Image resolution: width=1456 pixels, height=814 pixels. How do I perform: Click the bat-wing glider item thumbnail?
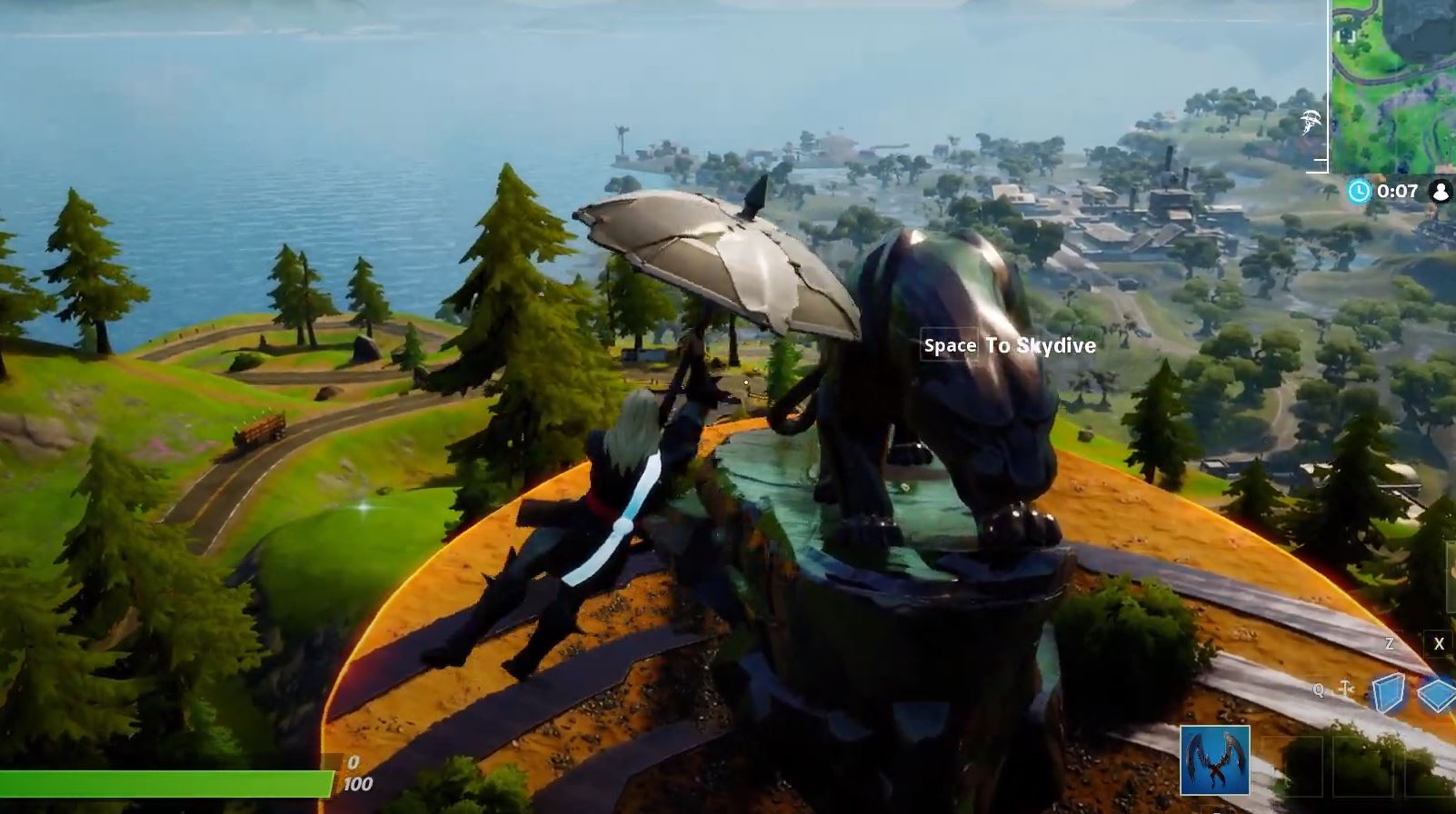click(1215, 760)
